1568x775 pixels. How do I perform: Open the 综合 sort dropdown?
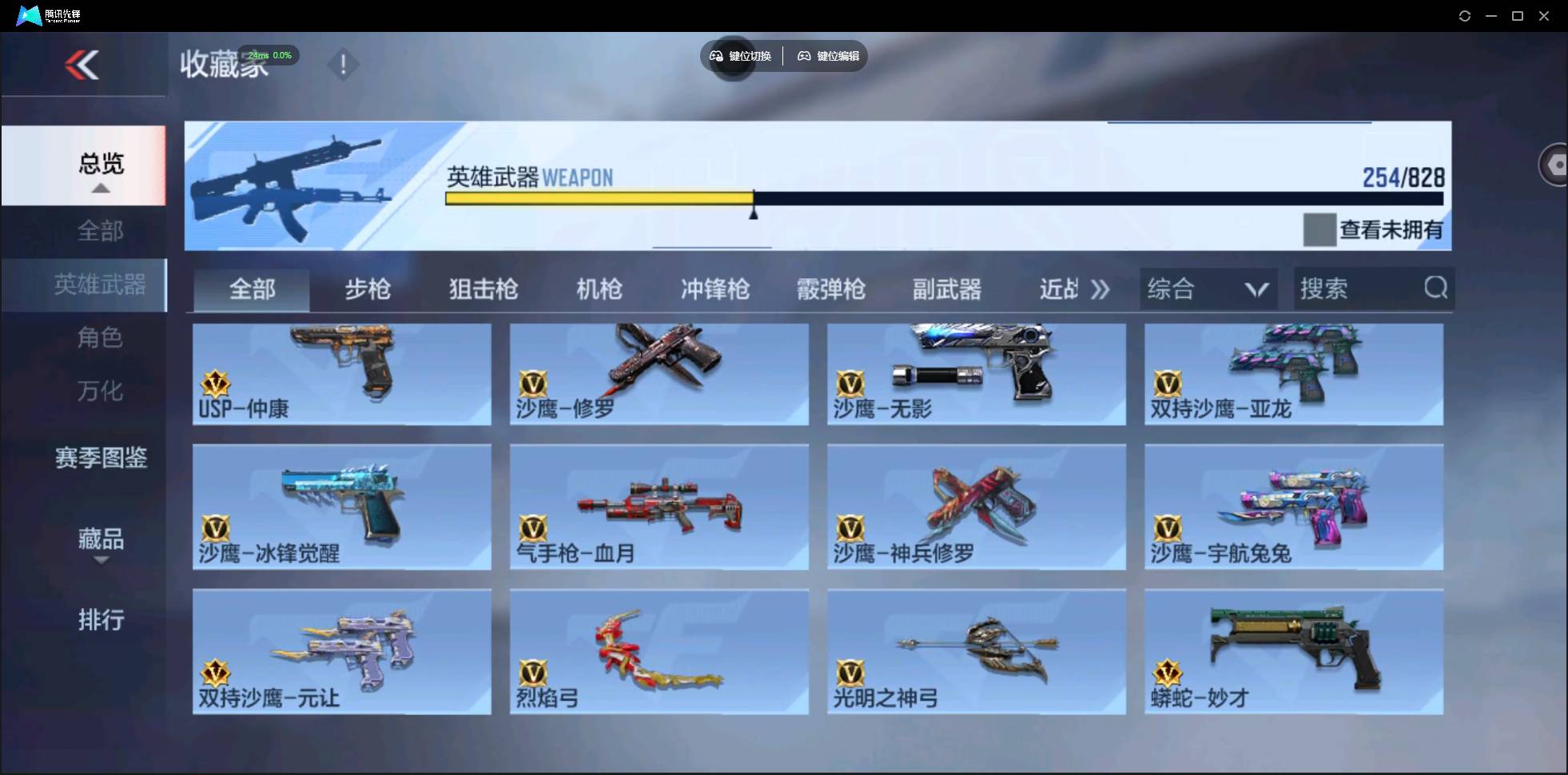1208,288
